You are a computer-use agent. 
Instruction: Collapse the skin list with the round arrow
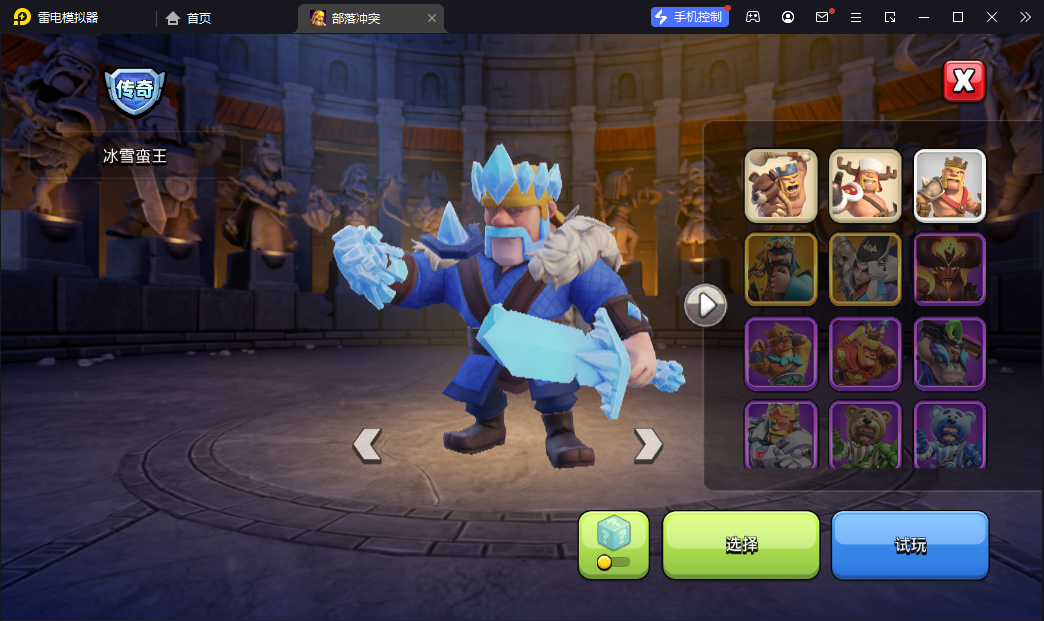pos(705,305)
